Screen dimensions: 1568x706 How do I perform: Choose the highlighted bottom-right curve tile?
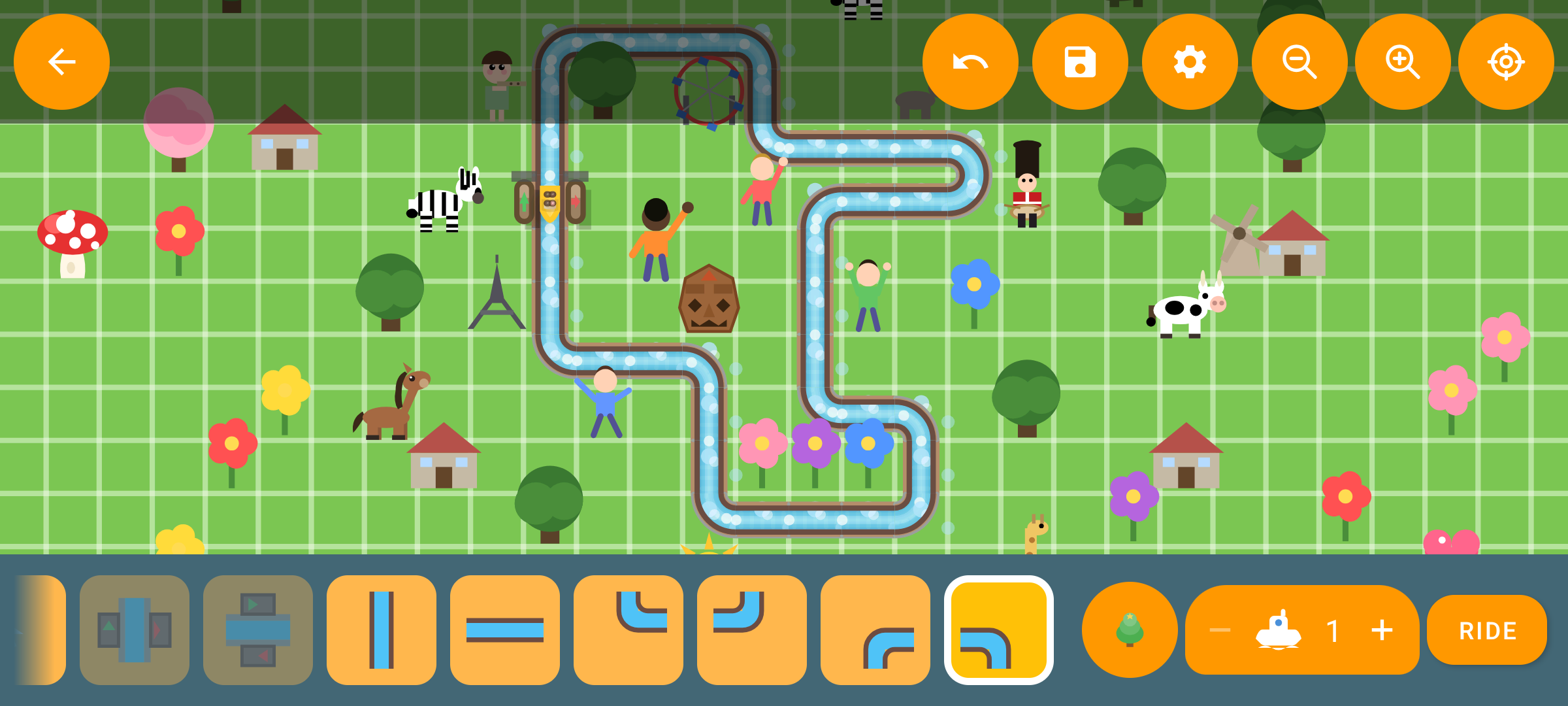tap(1000, 630)
